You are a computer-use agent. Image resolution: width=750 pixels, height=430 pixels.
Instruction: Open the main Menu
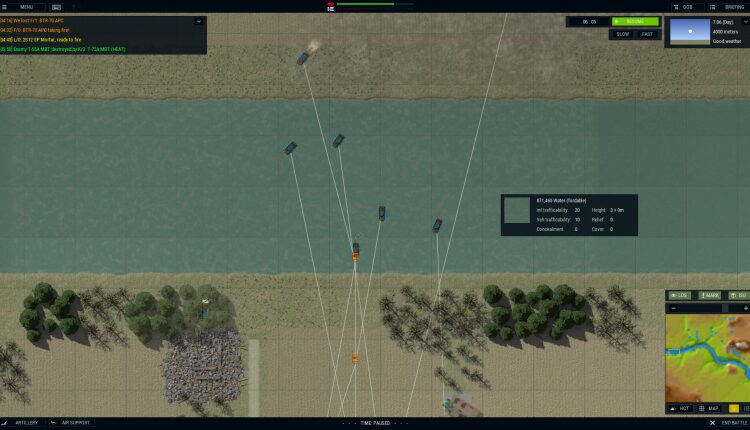[x=21, y=7]
